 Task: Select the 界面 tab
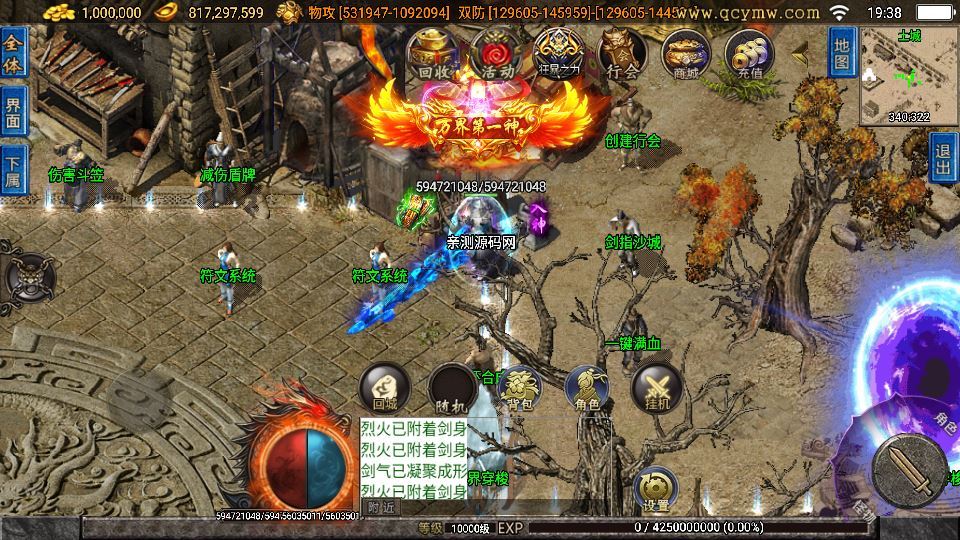13,112
